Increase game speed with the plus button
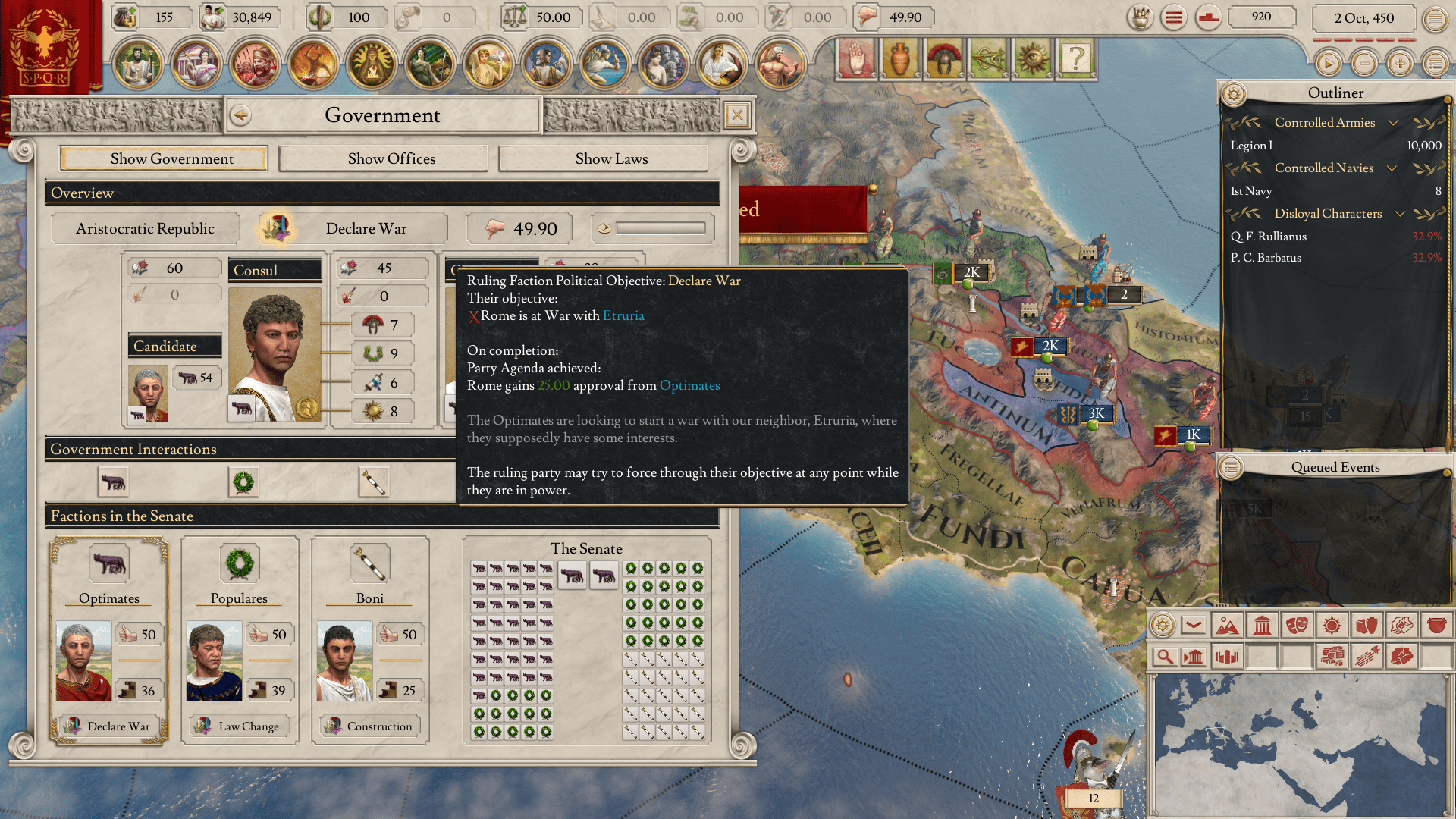This screenshot has width=1456, height=819. 1400,64
